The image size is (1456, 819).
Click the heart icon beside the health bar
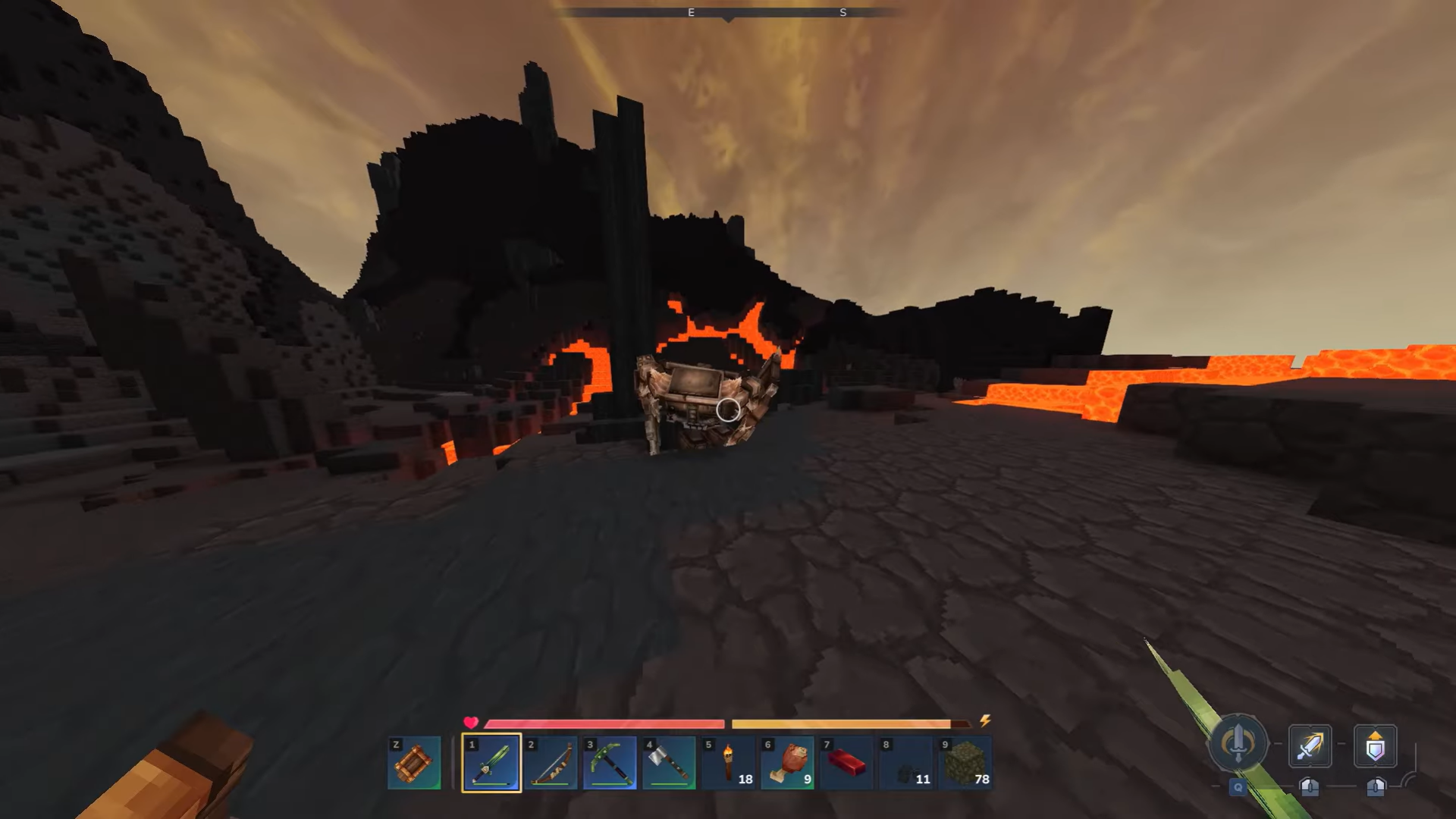(471, 723)
